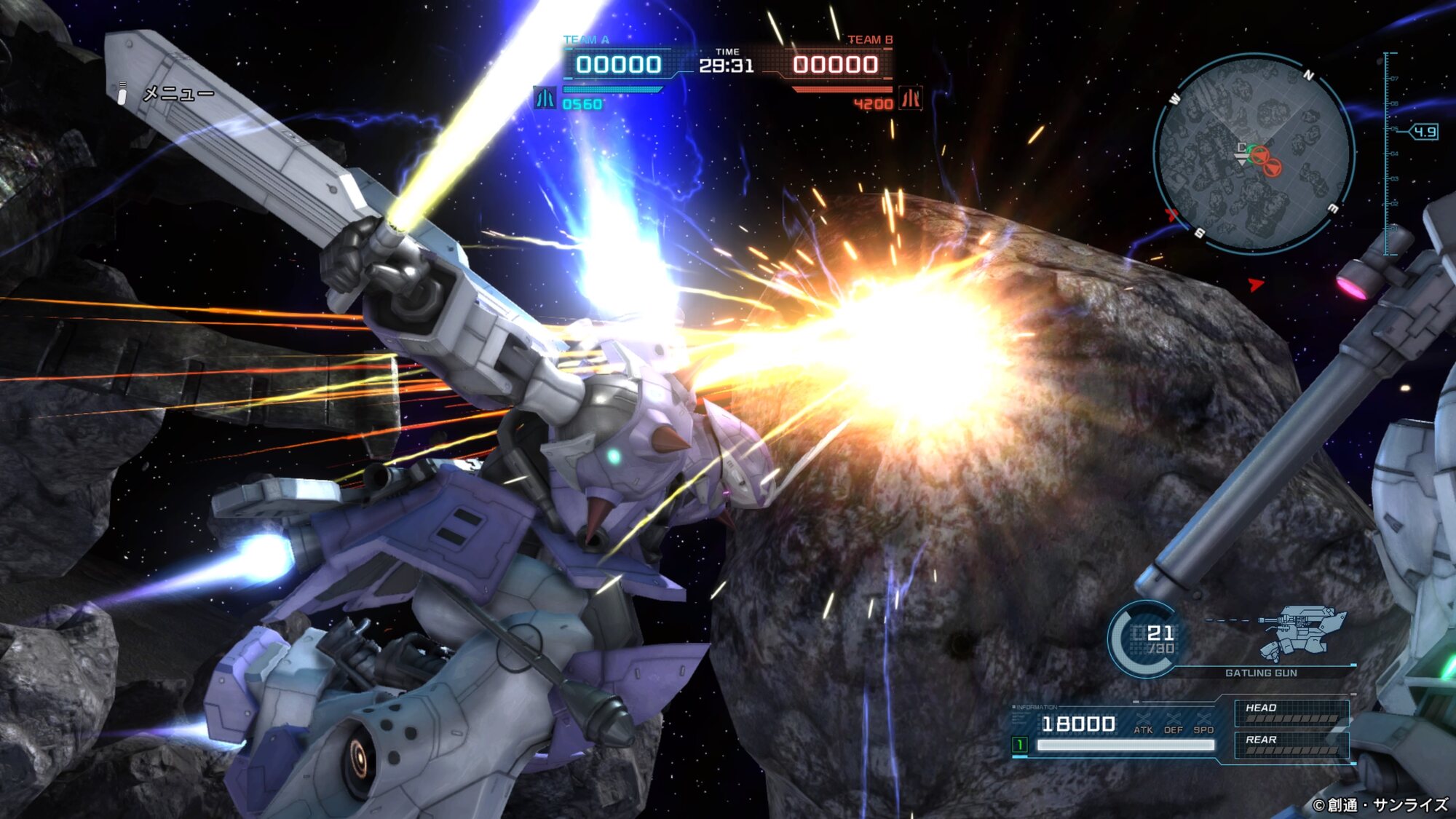This screenshot has height=819, width=1456.
Task: Click the REAR armor status panel
Action: coord(1291,745)
